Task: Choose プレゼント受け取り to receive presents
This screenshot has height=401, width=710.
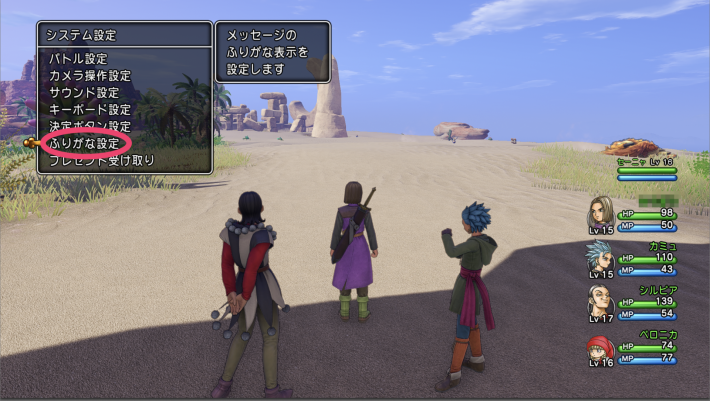Action: [x=101, y=160]
